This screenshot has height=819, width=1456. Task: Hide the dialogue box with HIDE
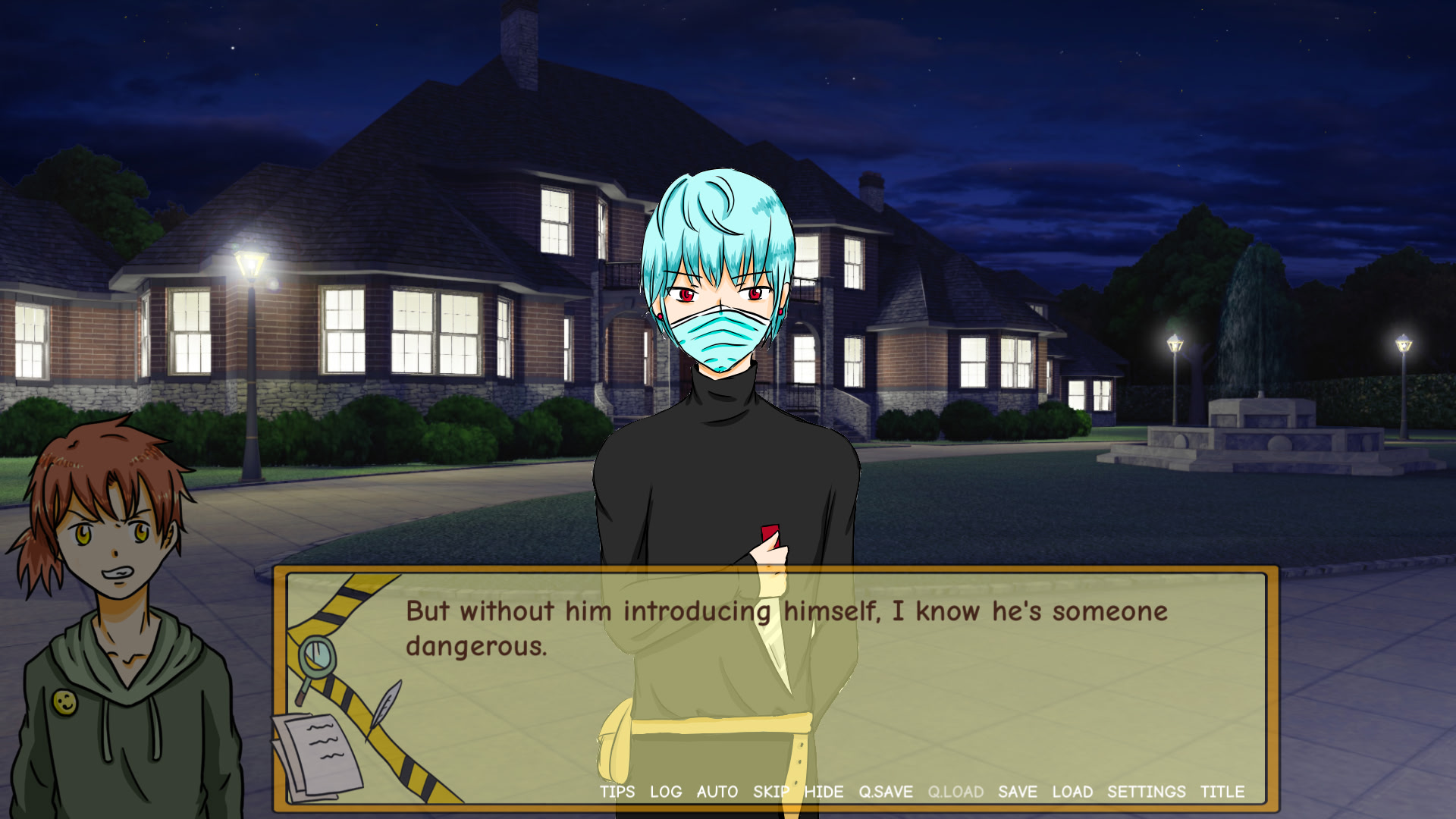(x=824, y=792)
